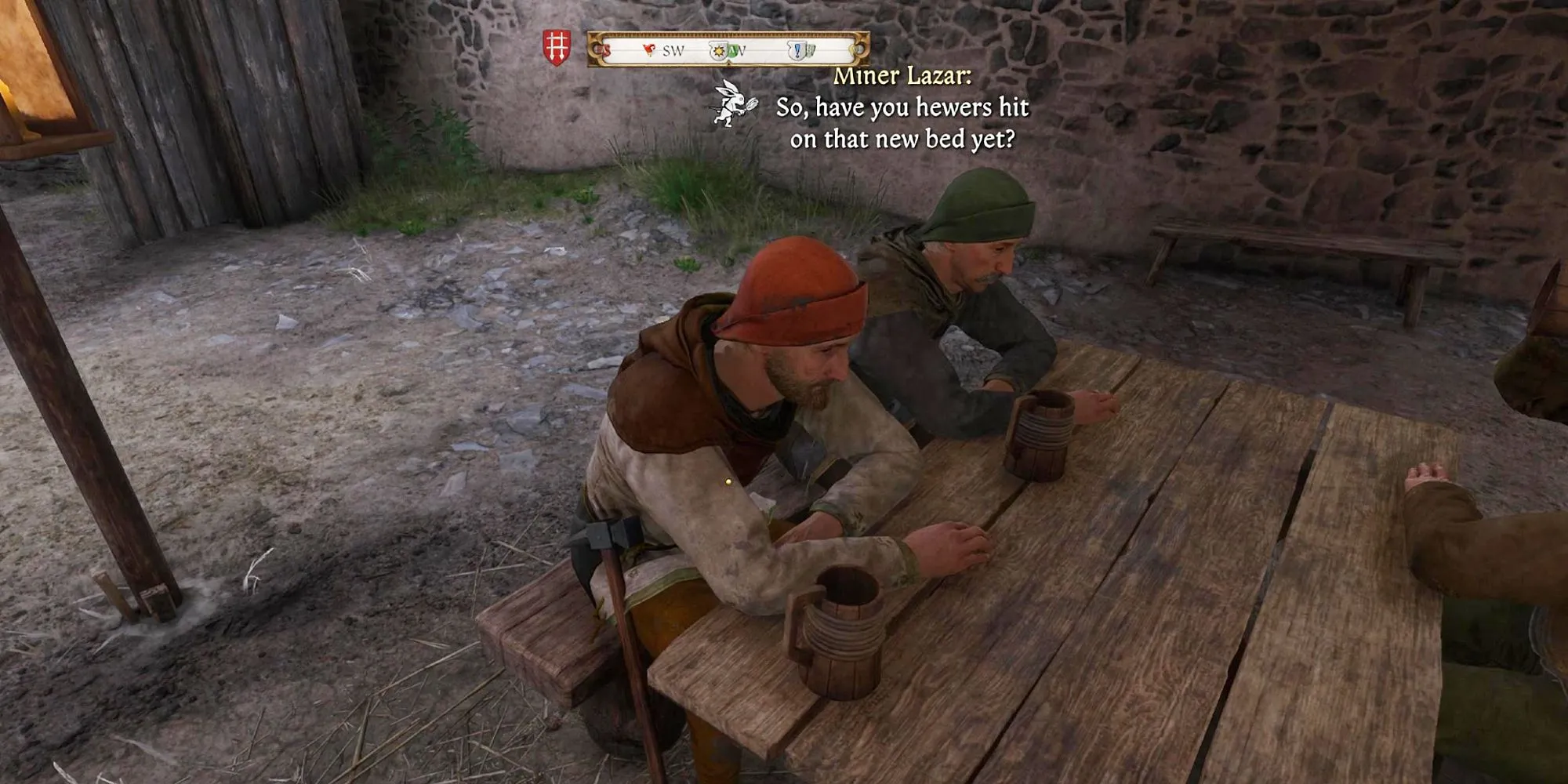
Task: Click the blue exclamation quest marker
Action: coord(797,51)
